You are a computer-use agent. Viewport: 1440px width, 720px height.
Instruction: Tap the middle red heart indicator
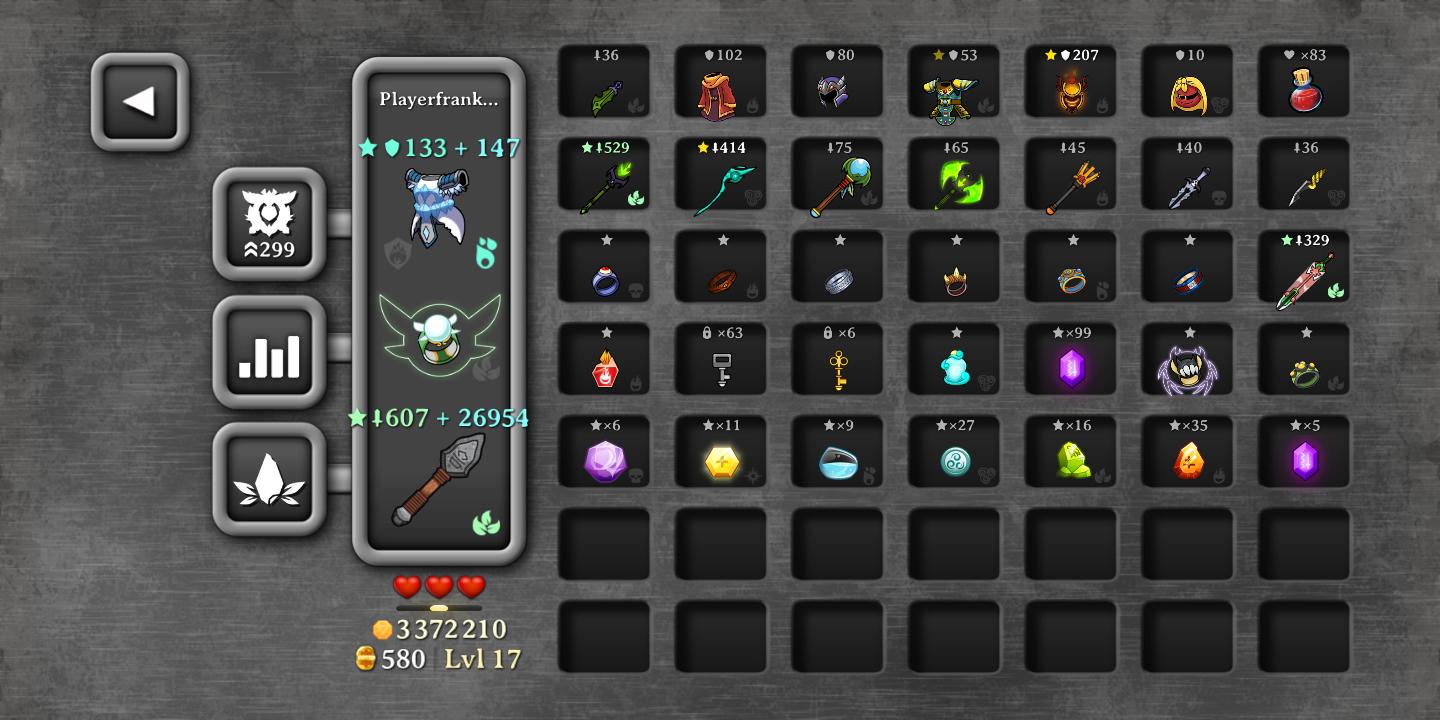coord(439,589)
